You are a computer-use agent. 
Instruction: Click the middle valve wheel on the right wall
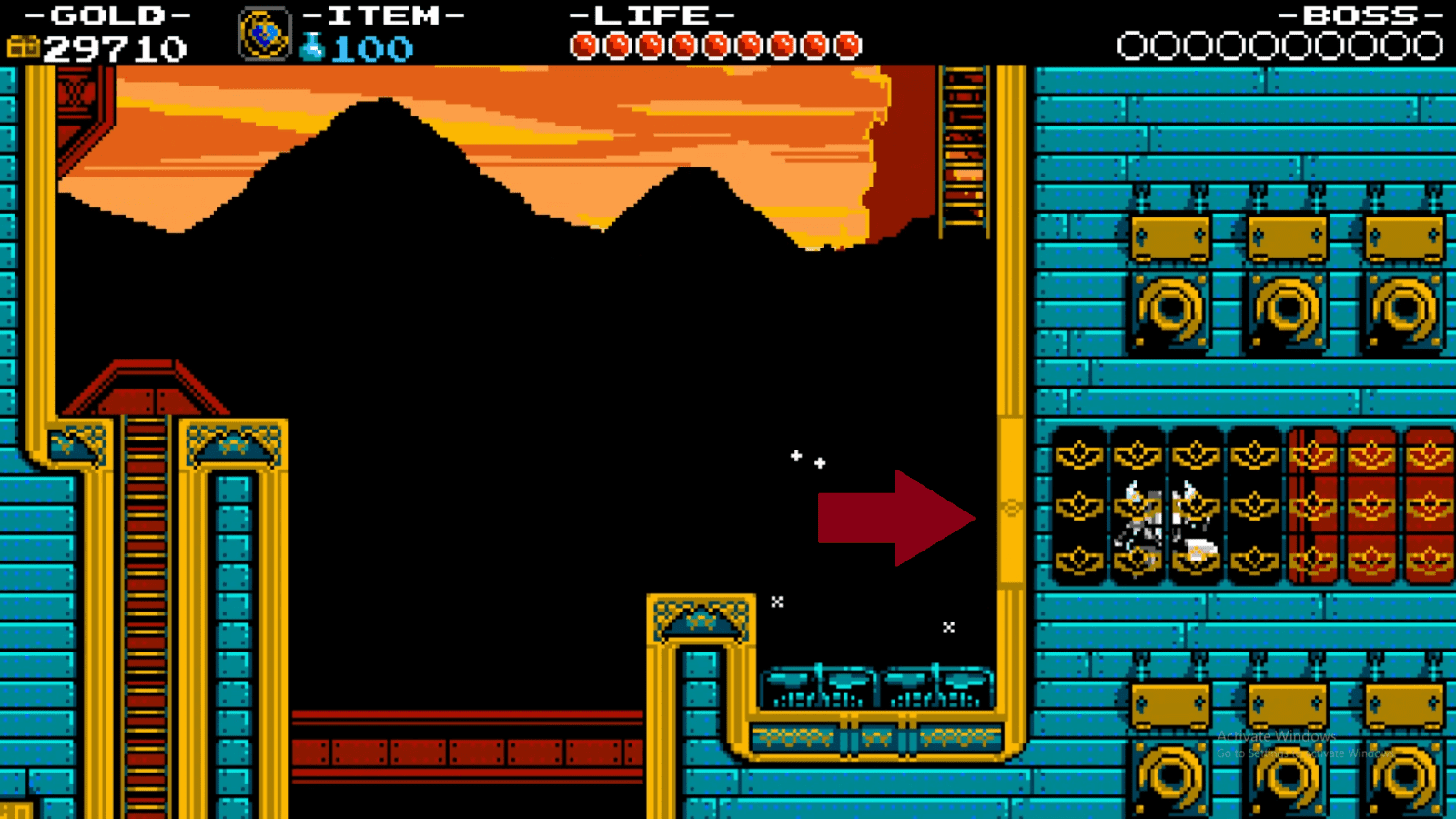(1288, 309)
